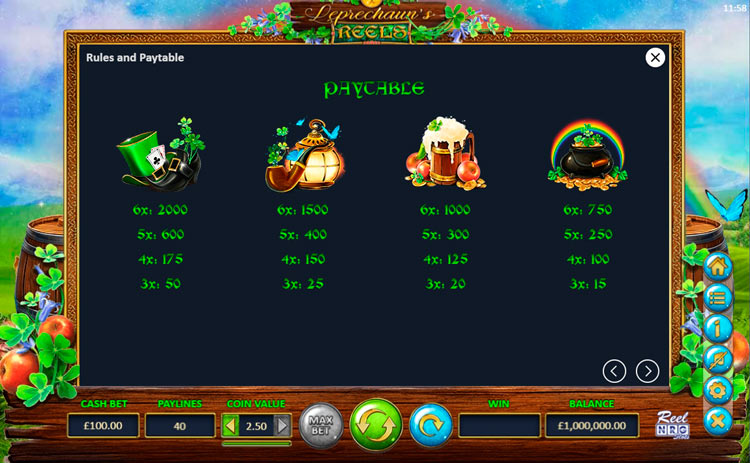750x463 pixels.
Task: Select the info icon in the side menu
Action: coord(717,328)
